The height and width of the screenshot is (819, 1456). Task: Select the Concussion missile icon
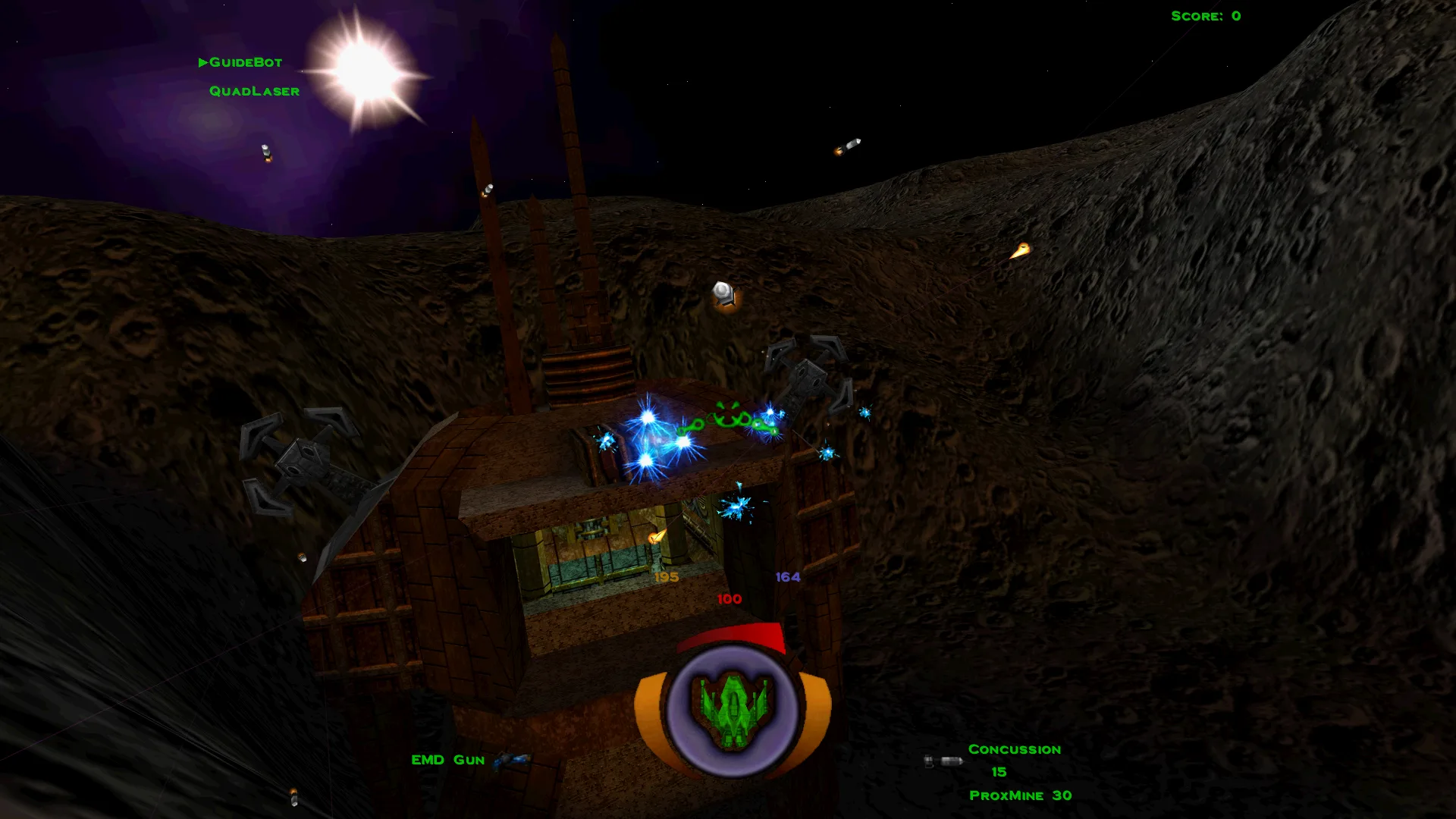[x=943, y=761]
